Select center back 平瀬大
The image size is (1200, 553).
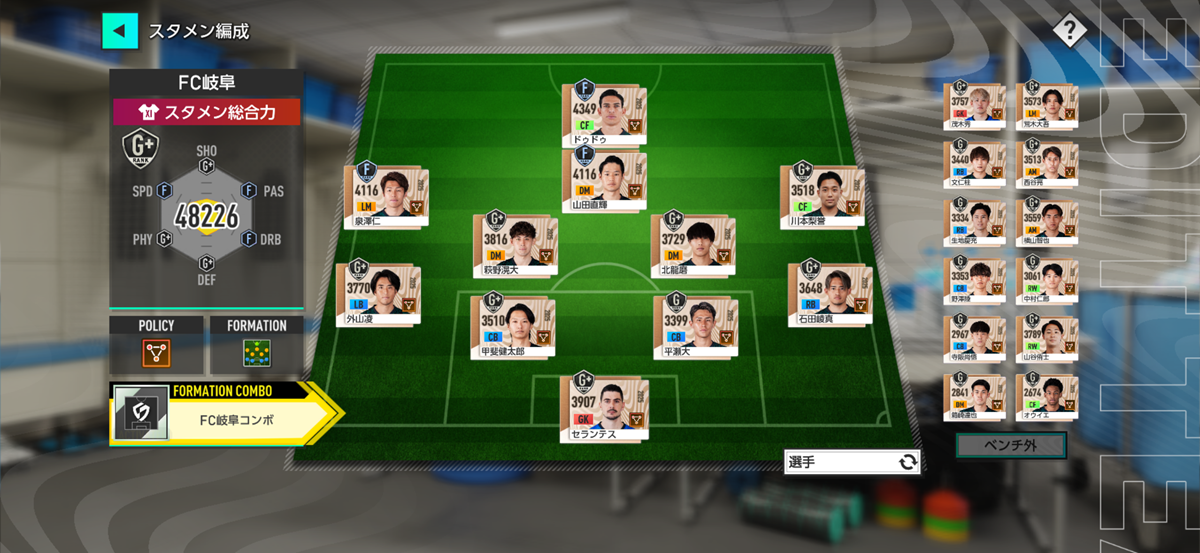[x=693, y=327]
